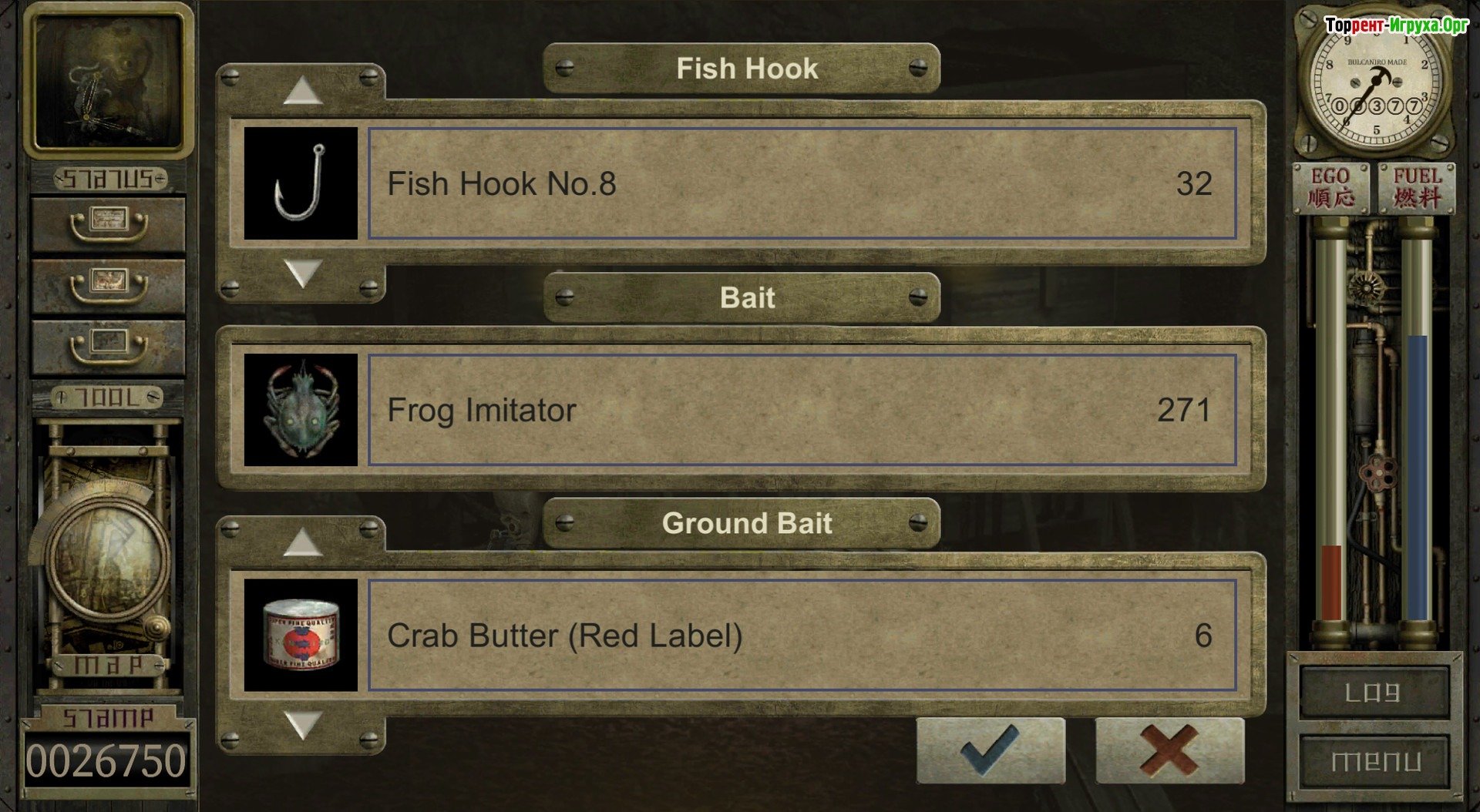Choose the Frog Imitator bait row

(802, 410)
